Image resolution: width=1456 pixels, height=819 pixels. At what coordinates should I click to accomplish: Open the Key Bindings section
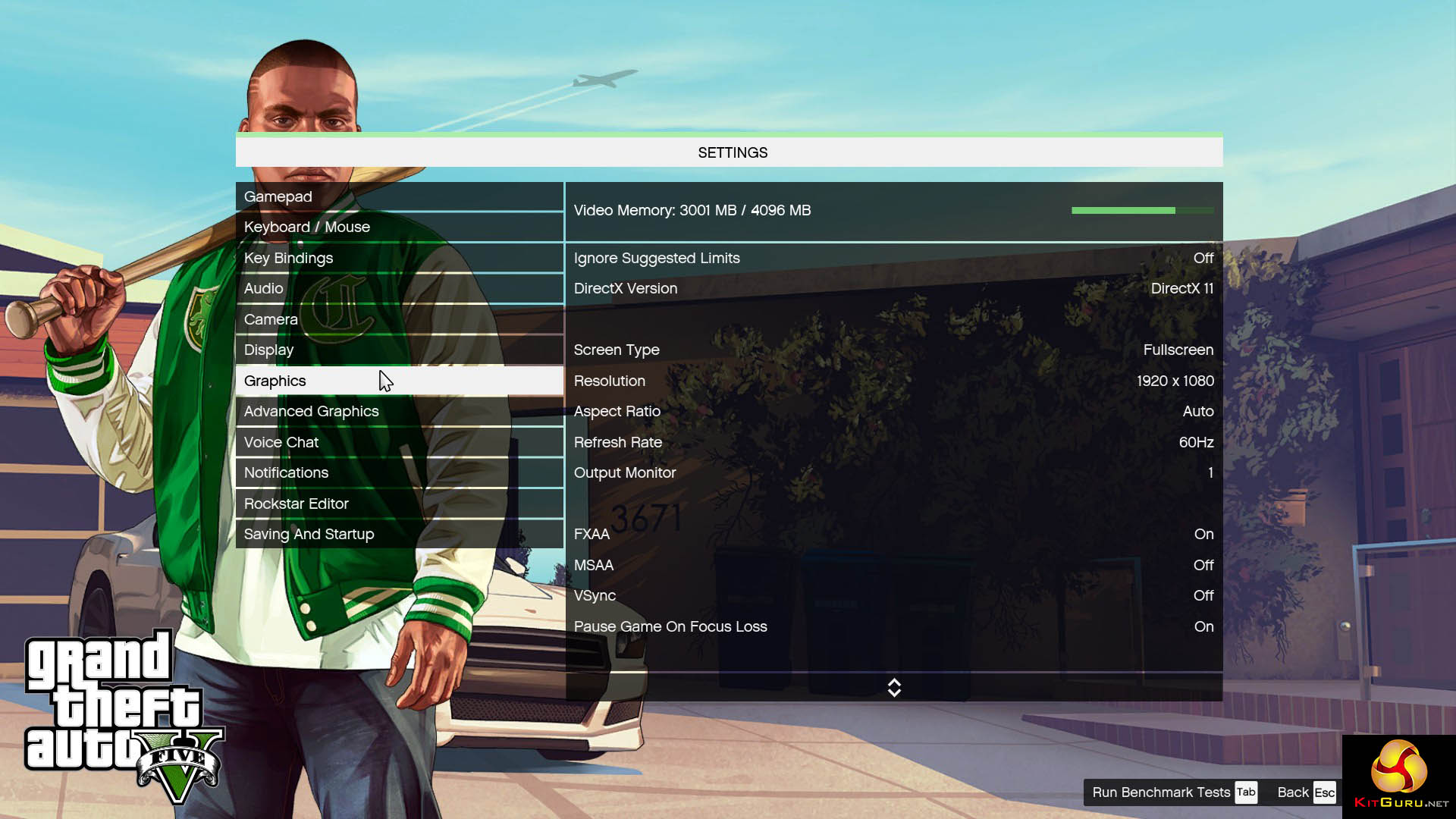[399, 258]
